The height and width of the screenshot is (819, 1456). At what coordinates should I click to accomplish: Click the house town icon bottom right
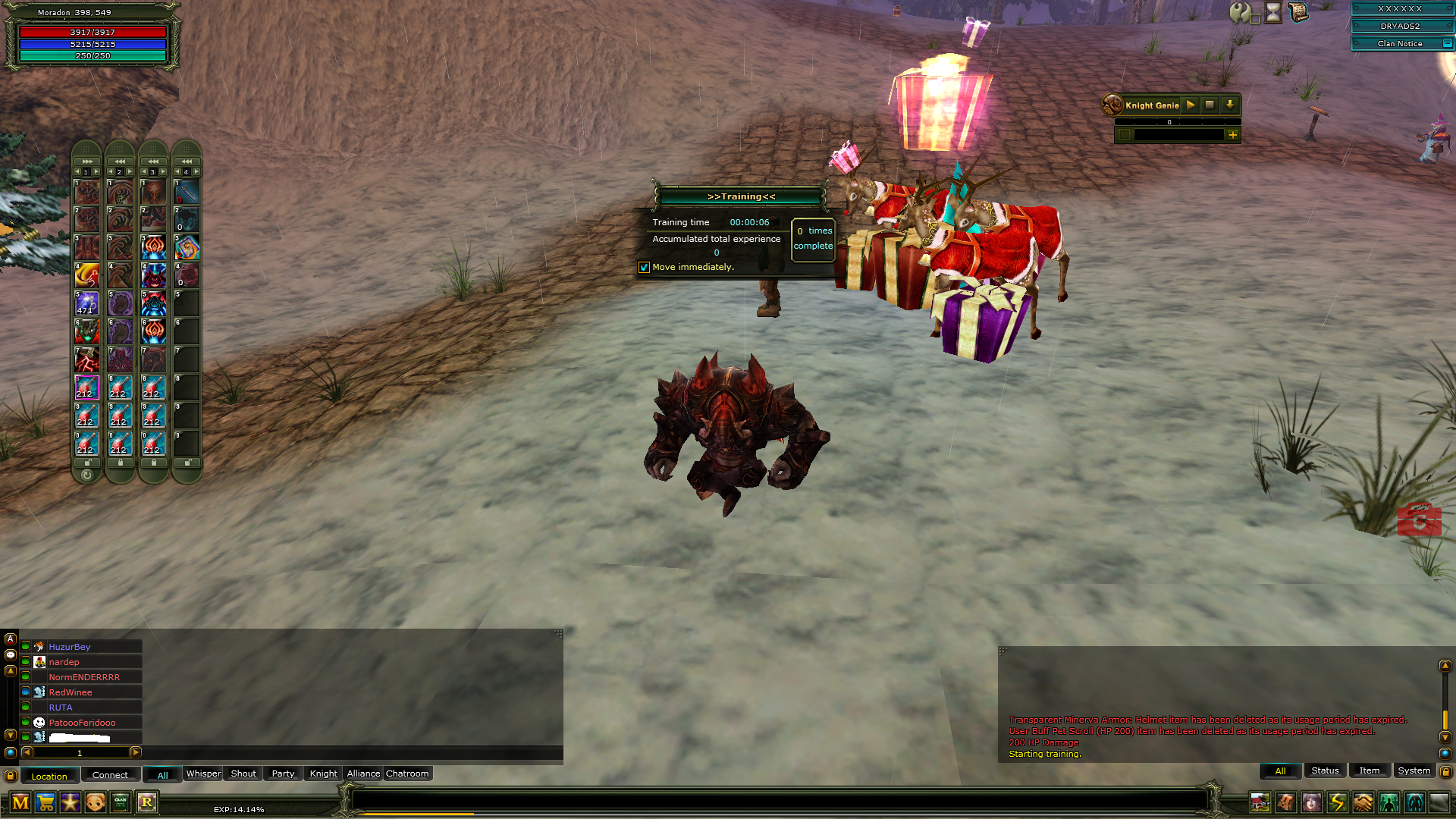coord(1260,802)
